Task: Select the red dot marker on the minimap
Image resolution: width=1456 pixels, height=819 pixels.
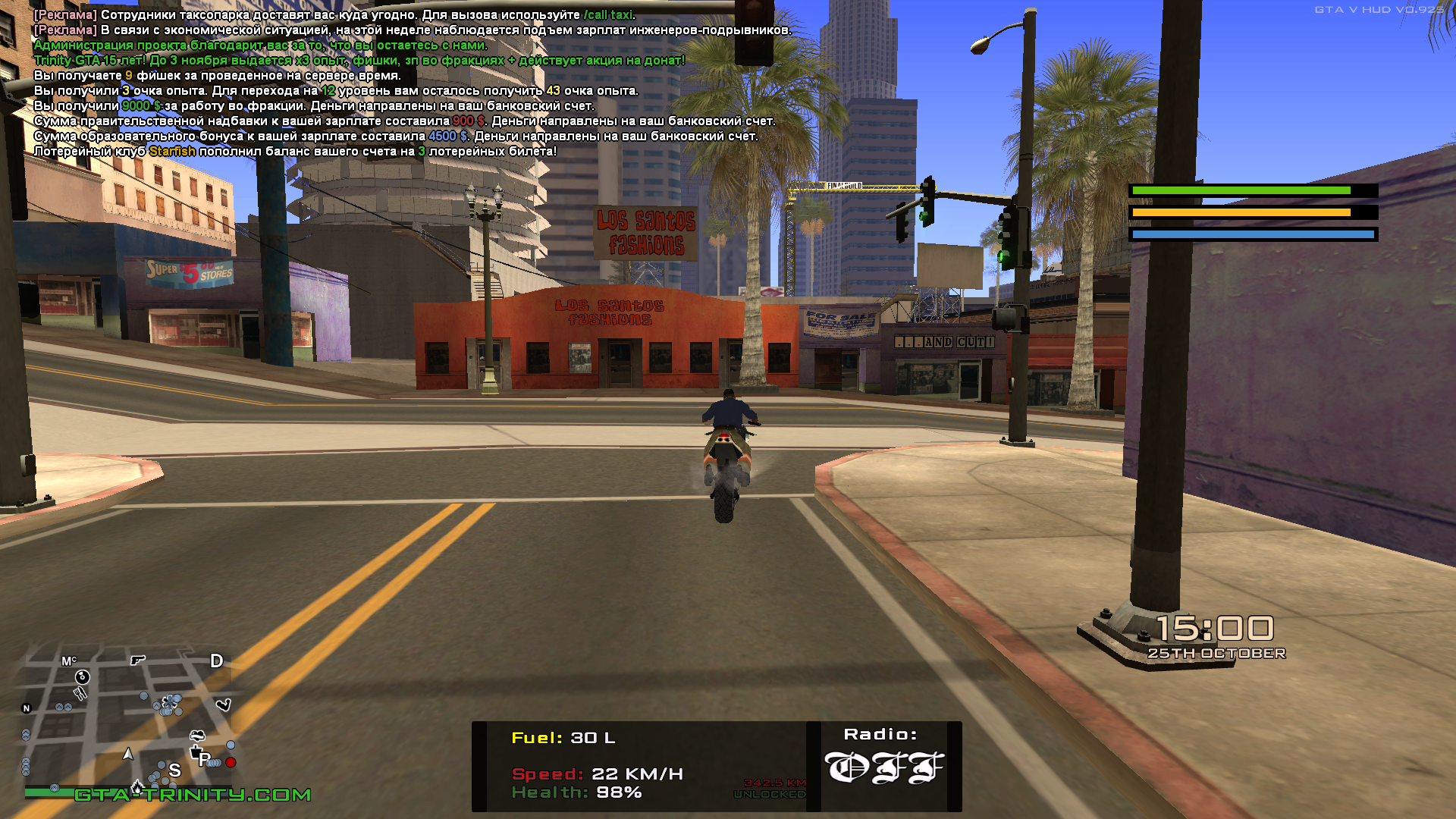Action: [231, 762]
